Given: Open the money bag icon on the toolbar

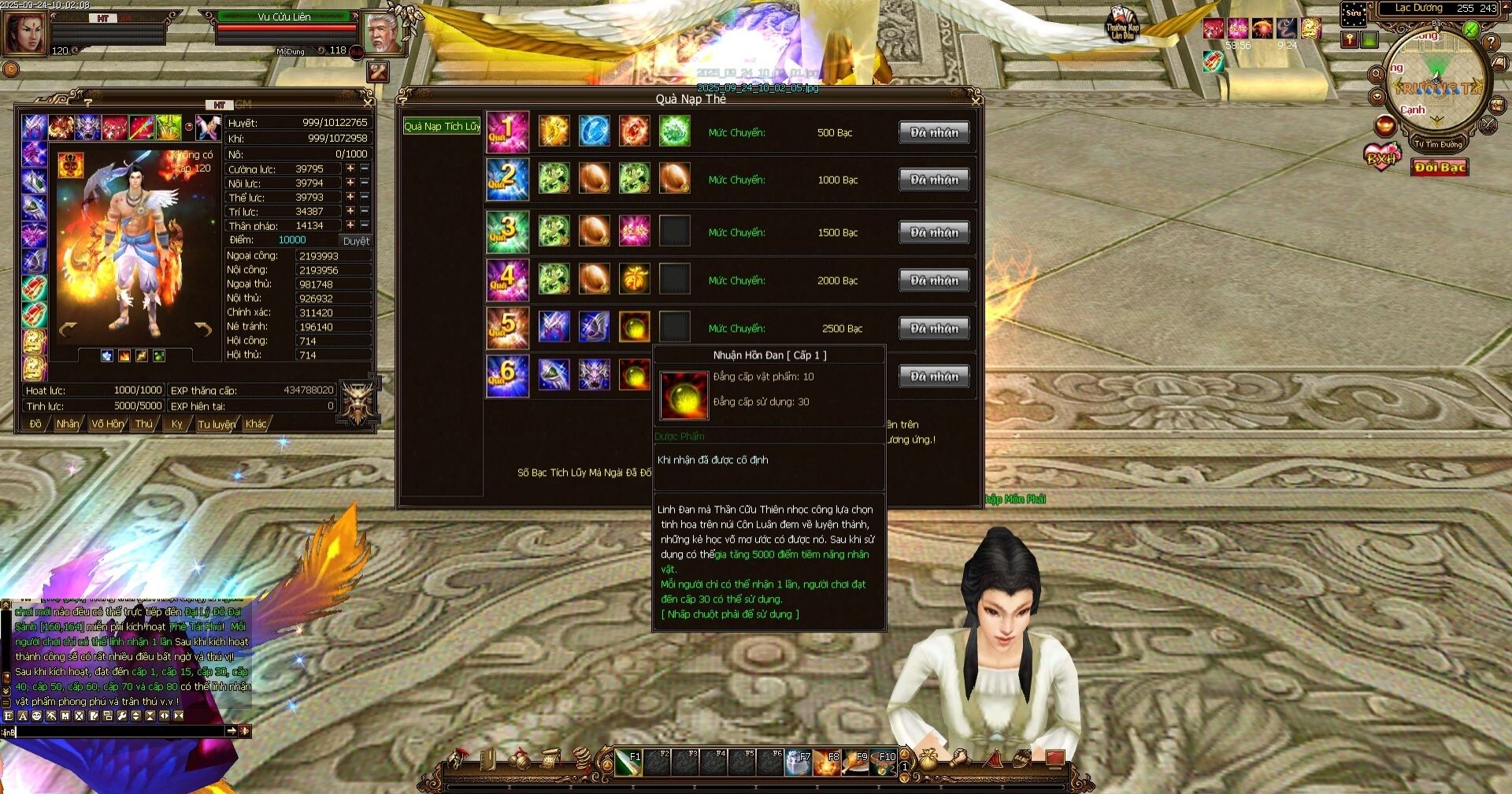Looking at the screenshot, I should coord(929,759).
